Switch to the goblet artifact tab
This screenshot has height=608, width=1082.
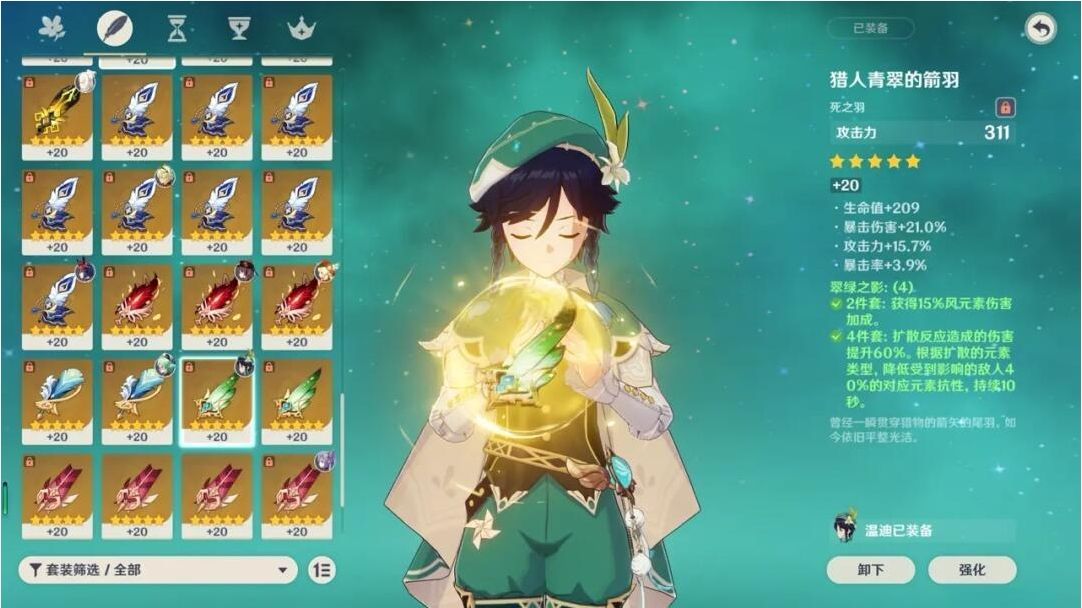(239, 28)
